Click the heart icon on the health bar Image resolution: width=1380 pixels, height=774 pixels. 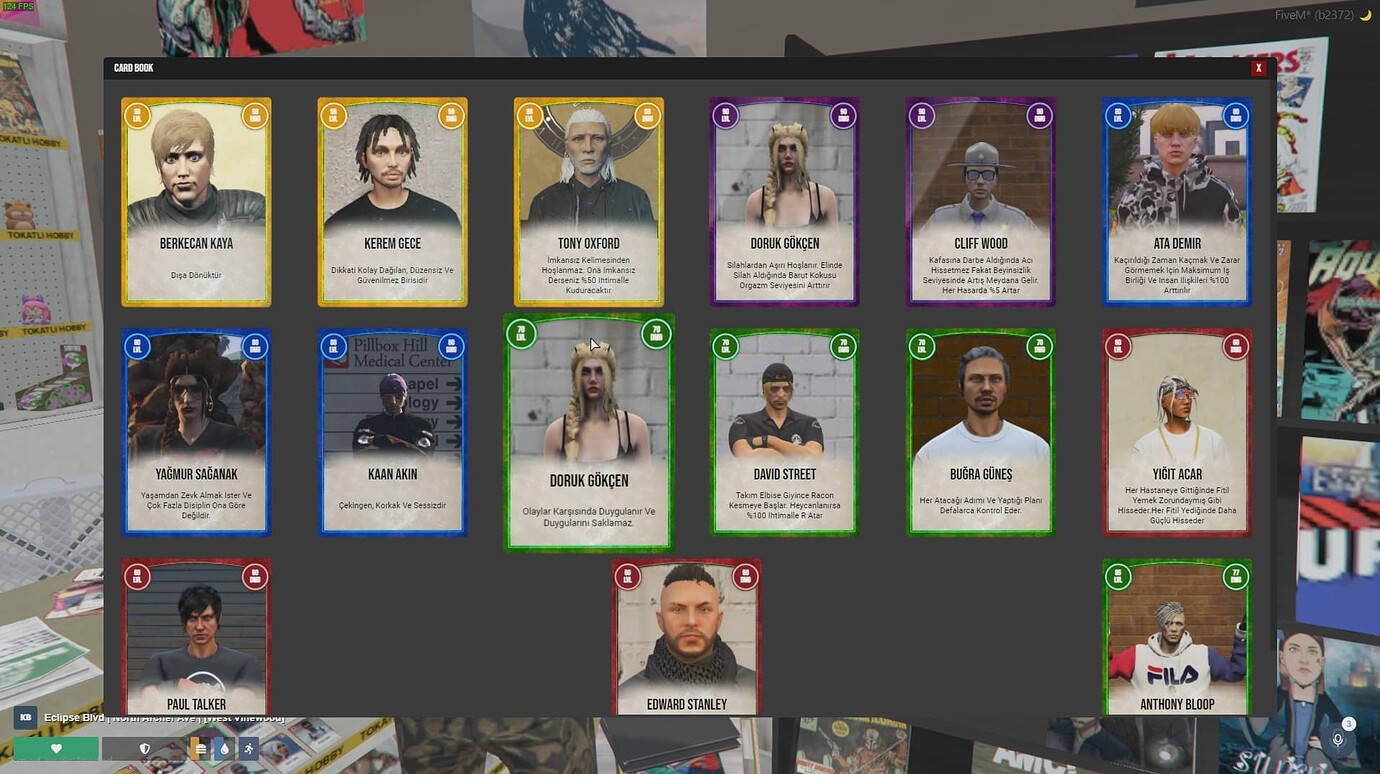[56, 747]
